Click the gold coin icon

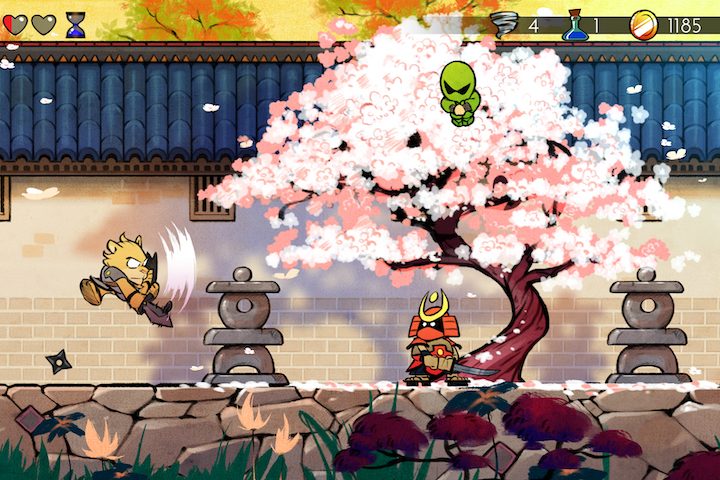point(644,25)
